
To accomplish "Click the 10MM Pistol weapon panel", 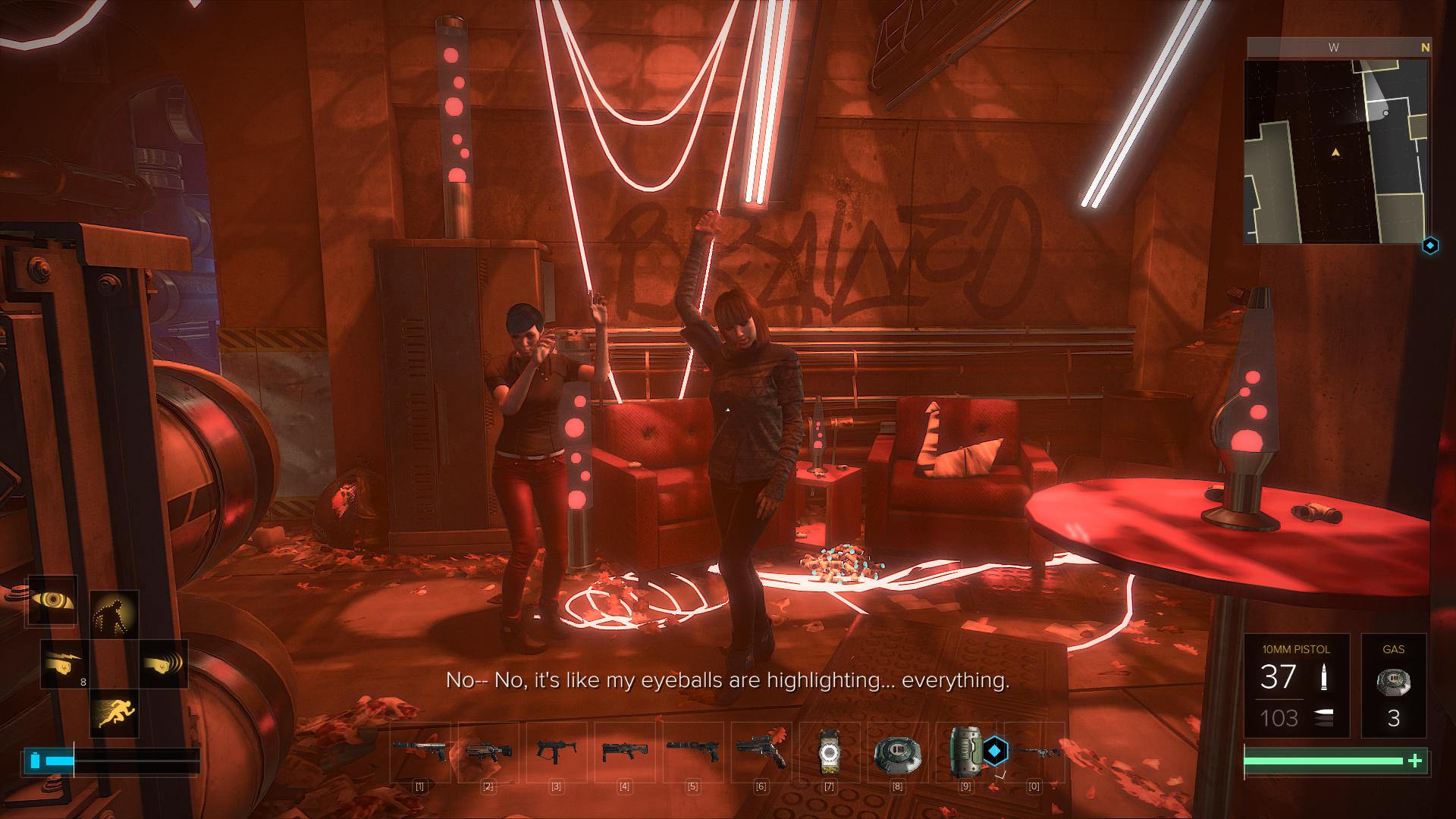I will click(1296, 686).
